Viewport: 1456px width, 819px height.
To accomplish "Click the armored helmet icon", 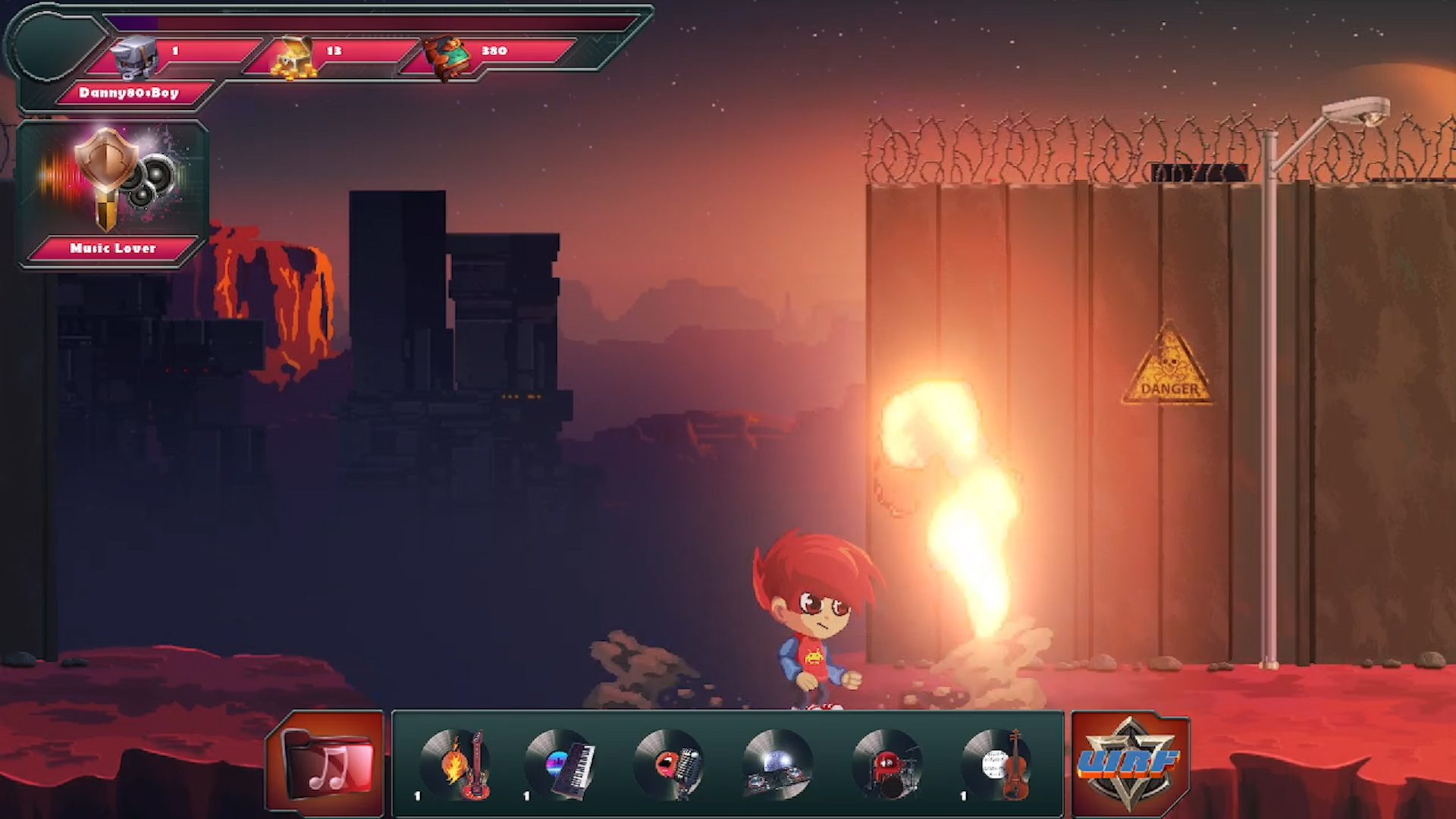I will coord(135,56).
